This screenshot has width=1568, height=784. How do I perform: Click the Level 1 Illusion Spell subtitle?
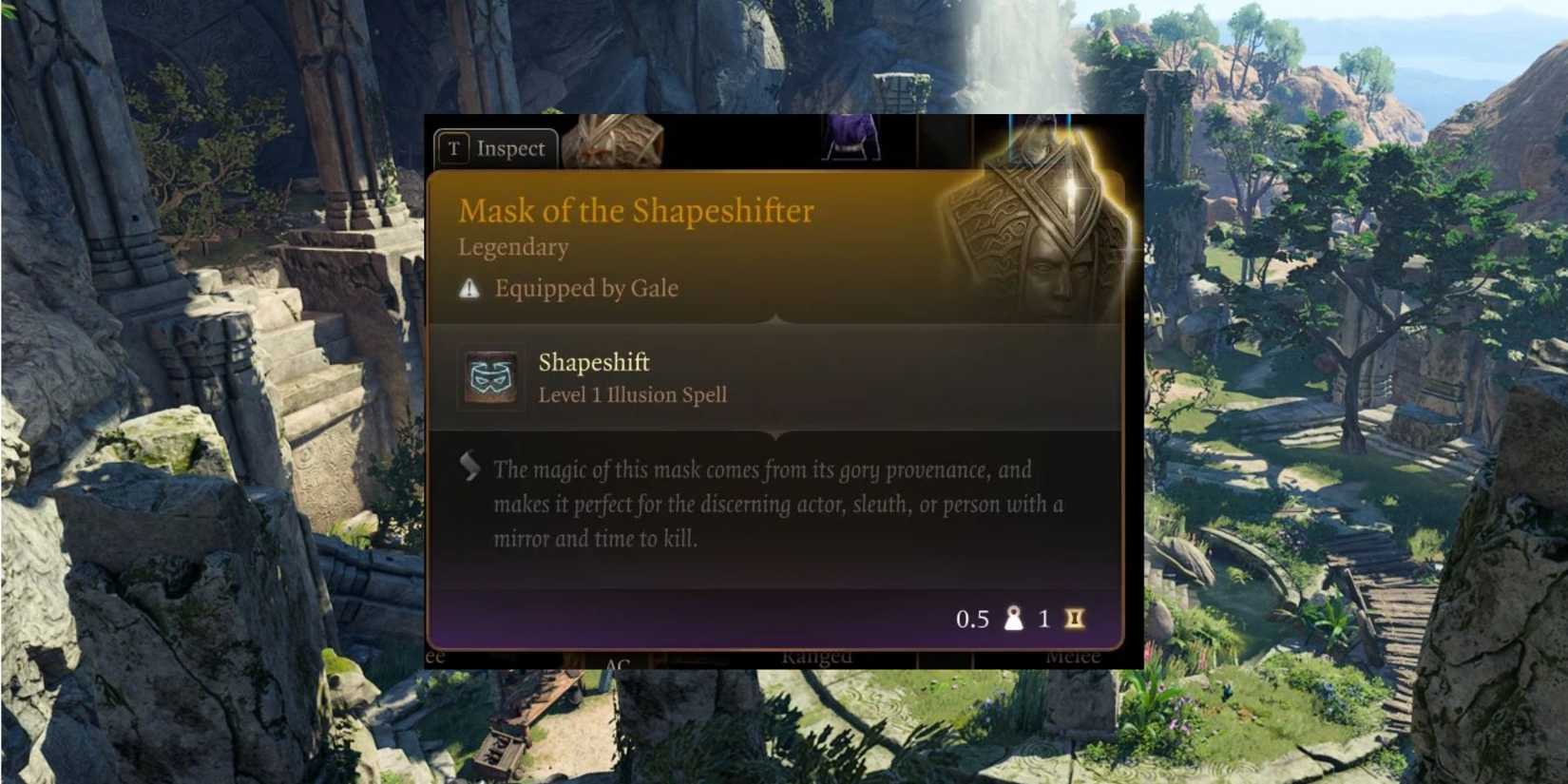click(x=633, y=394)
